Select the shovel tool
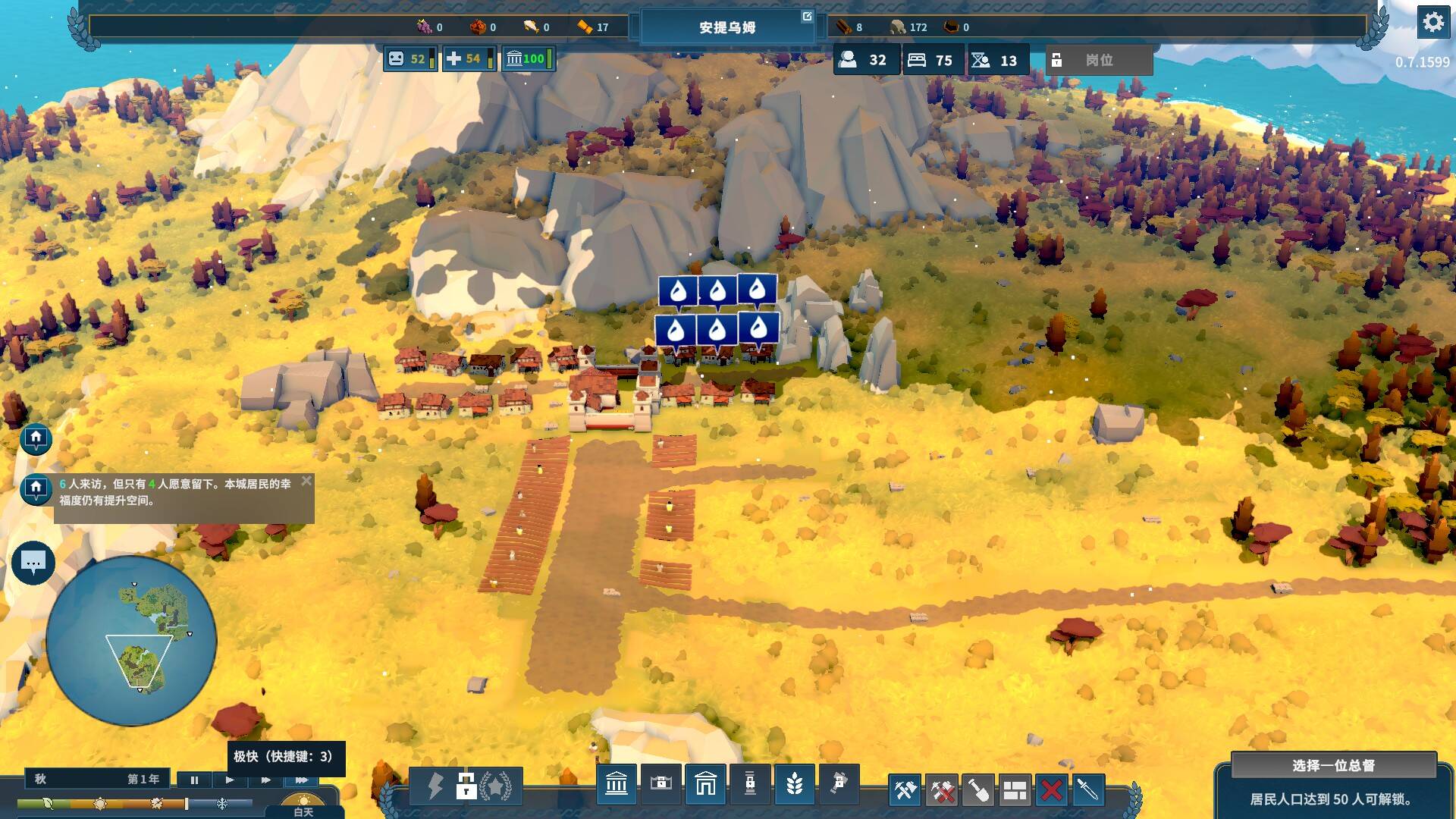The width and height of the screenshot is (1456, 819). (978, 791)
